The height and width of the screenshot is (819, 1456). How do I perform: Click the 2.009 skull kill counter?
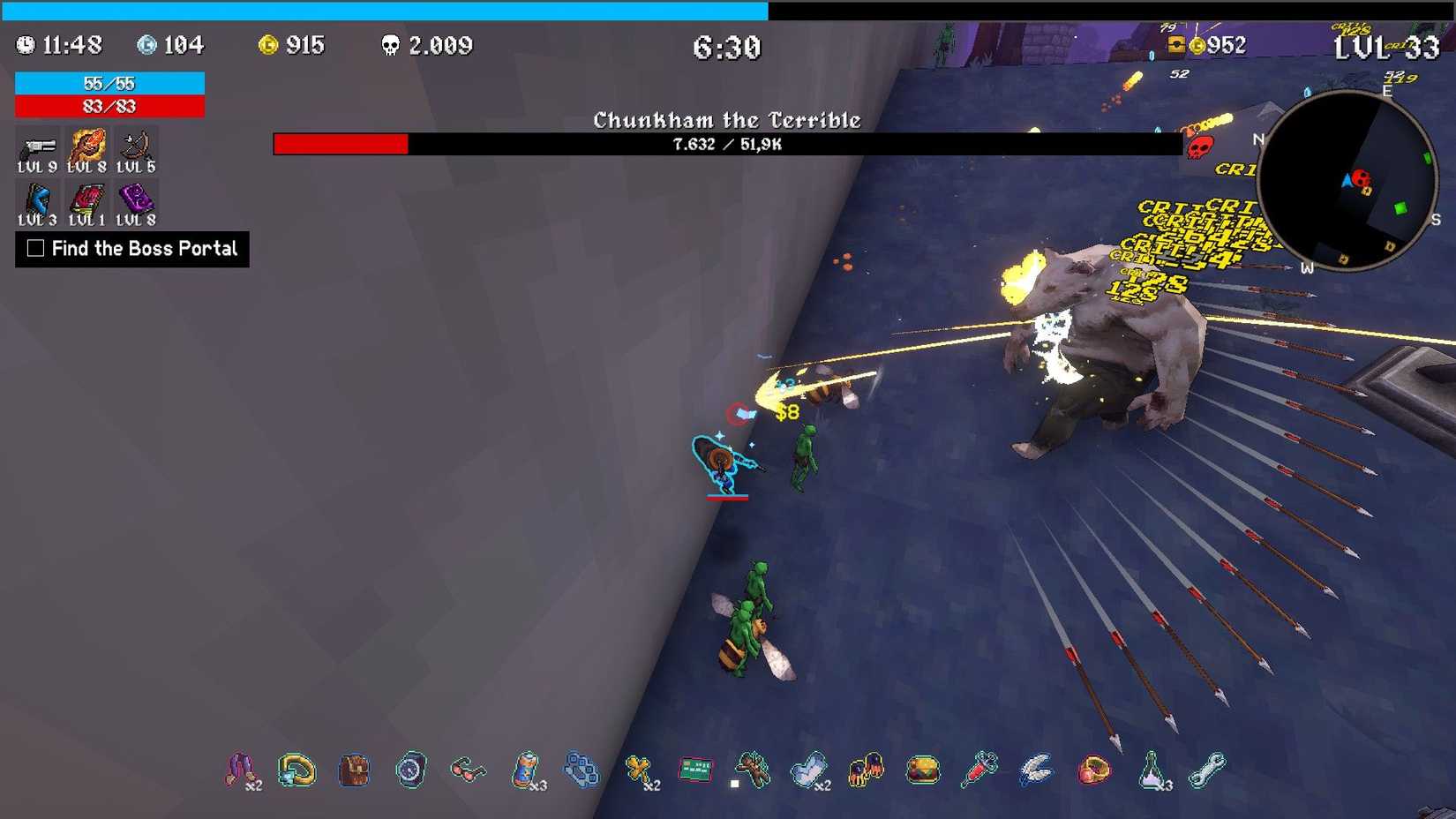coord(428,45)
